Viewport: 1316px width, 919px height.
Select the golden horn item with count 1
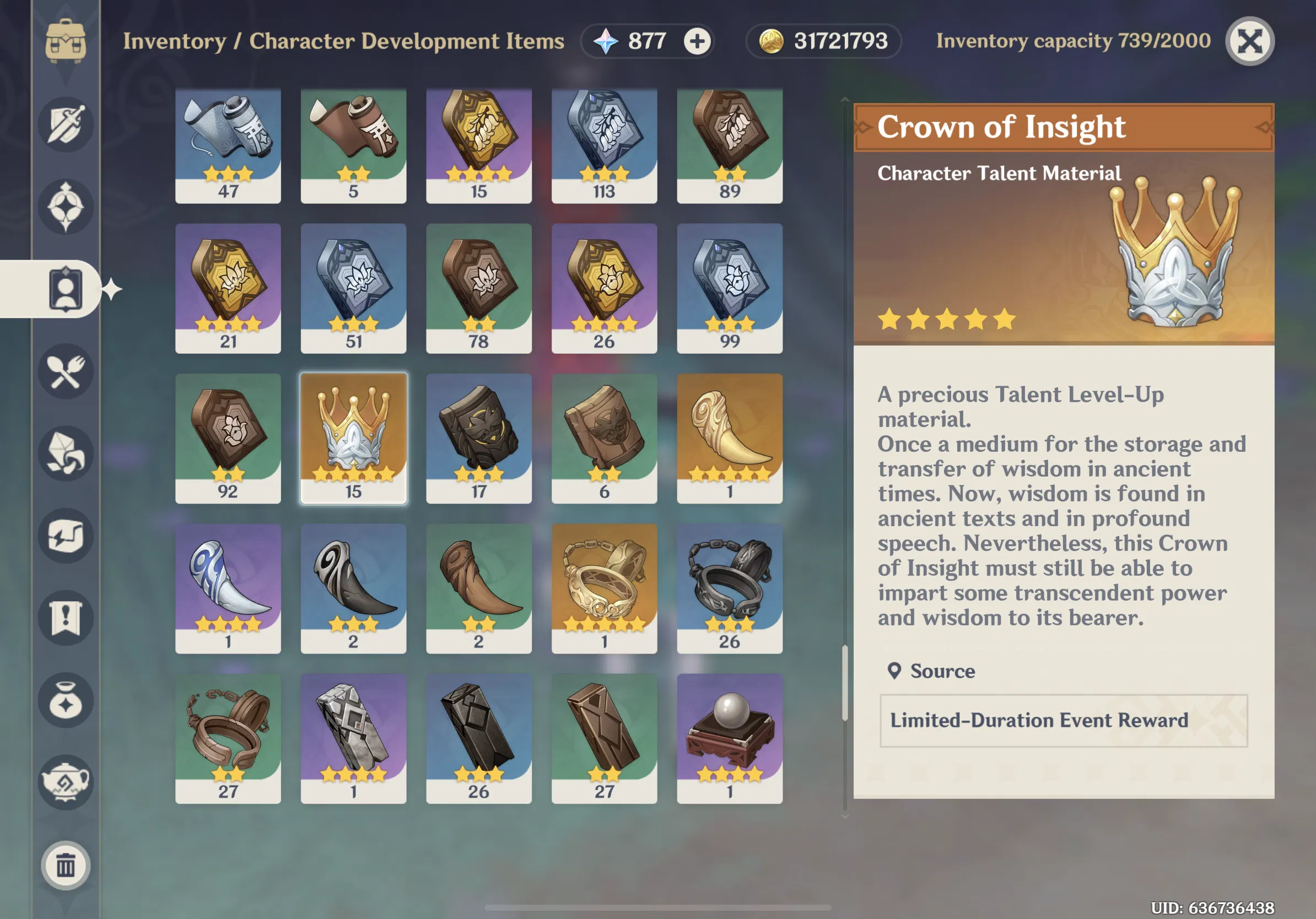click(729, 439)
